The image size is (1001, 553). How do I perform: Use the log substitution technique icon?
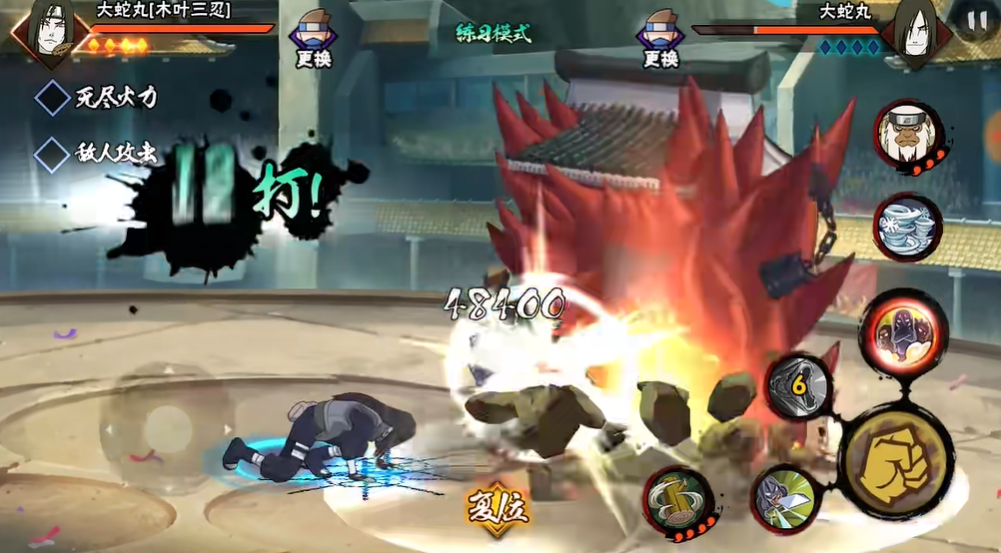[x=678, y=500]
